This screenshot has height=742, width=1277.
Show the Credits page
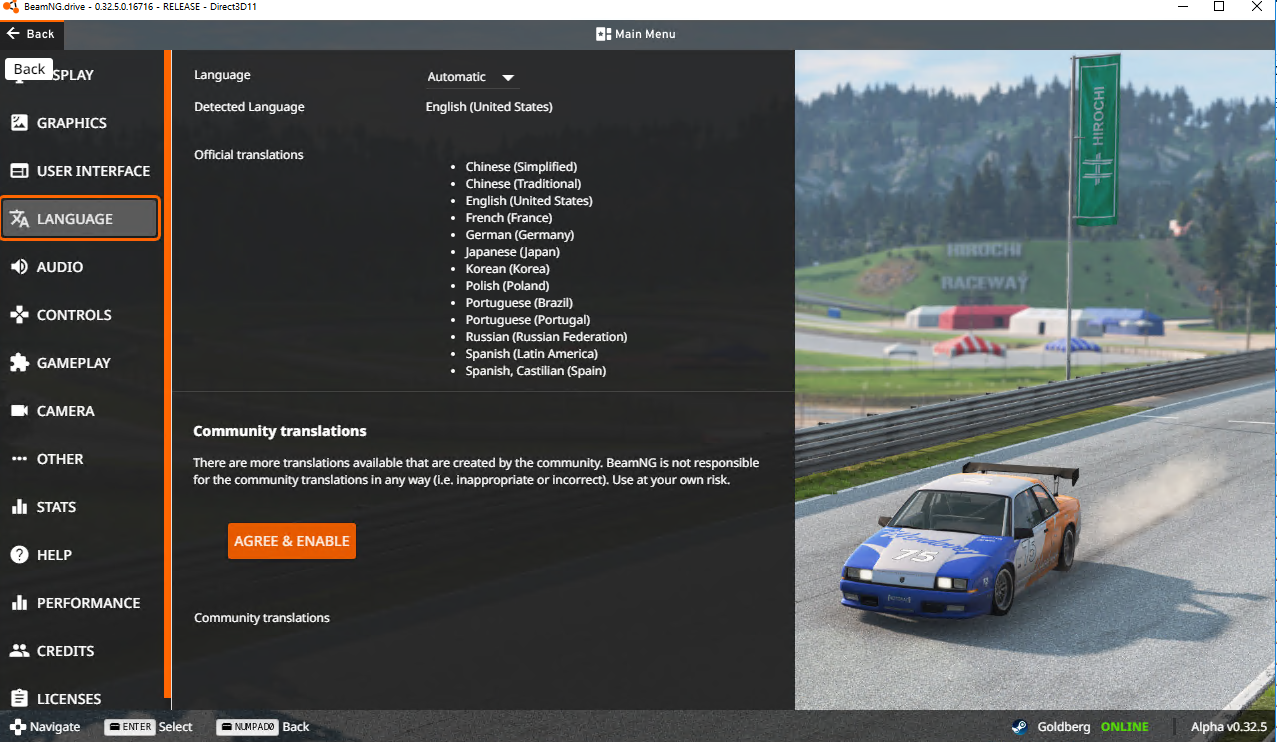(x=65, y=651)
